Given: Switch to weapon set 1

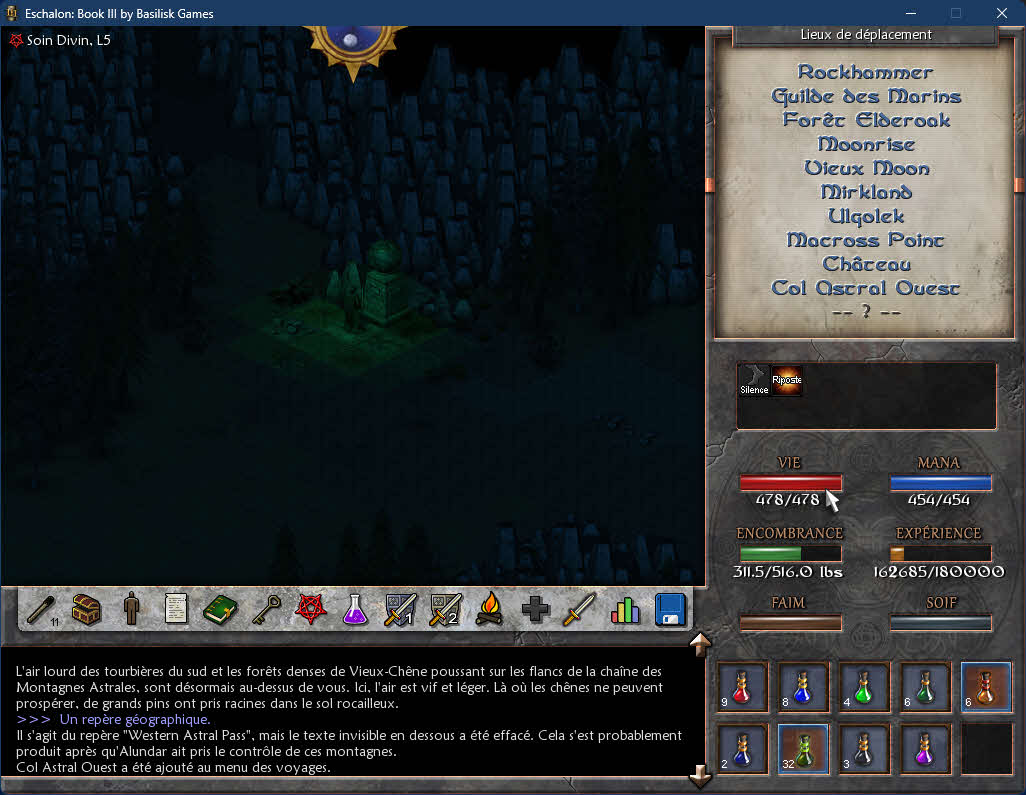Looking at the screenshot, I should [x=399, y=608].
